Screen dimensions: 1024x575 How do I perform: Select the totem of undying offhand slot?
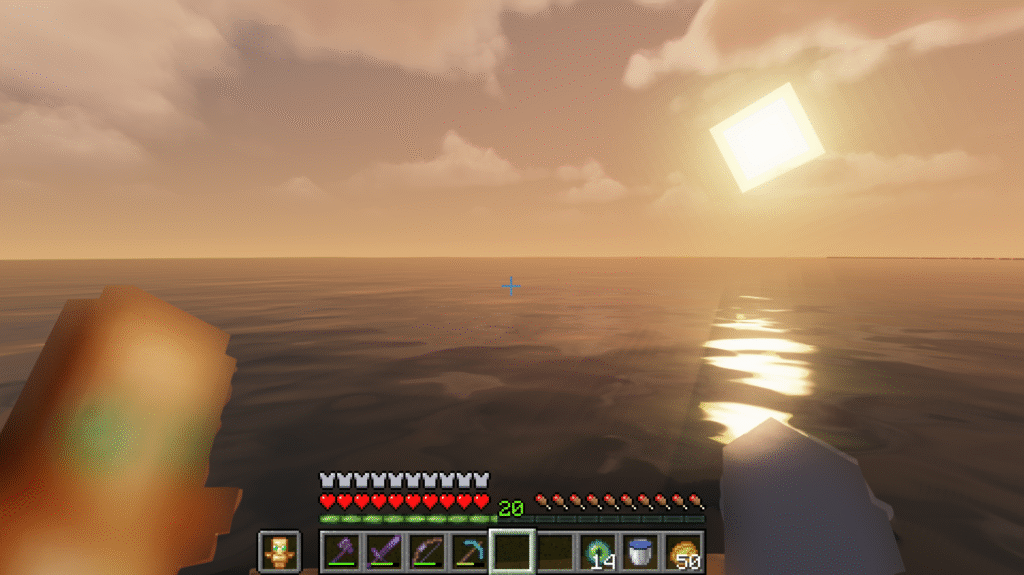point(278,551)
